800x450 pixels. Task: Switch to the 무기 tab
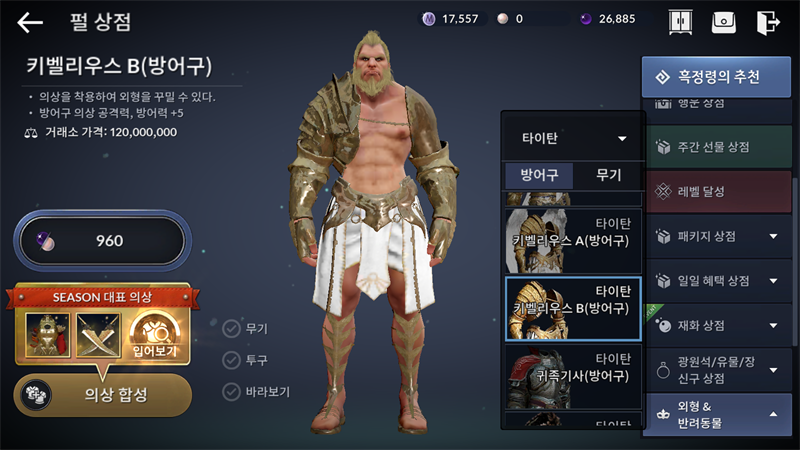click(x=608, y=175)
